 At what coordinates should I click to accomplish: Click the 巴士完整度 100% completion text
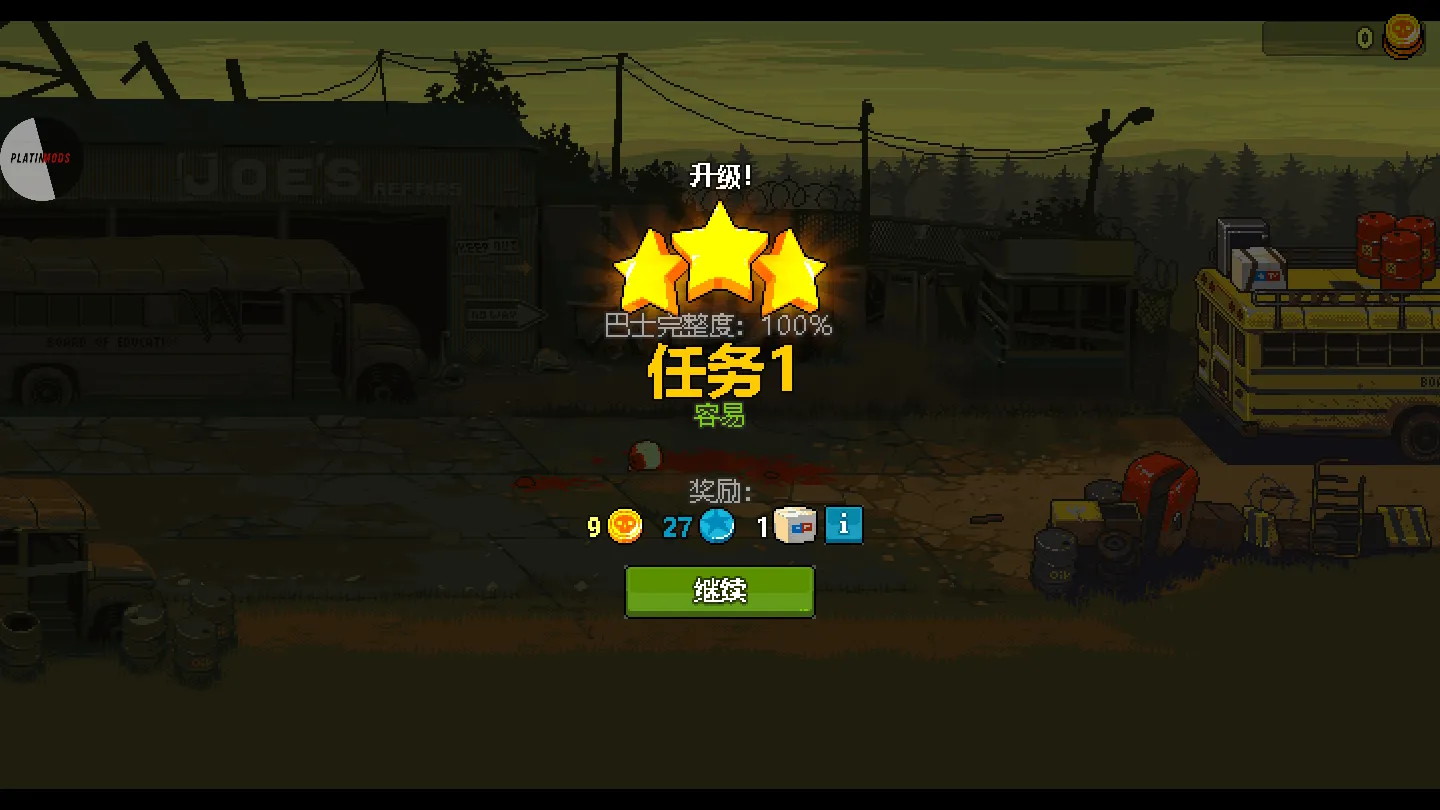[x=720, y=326]
